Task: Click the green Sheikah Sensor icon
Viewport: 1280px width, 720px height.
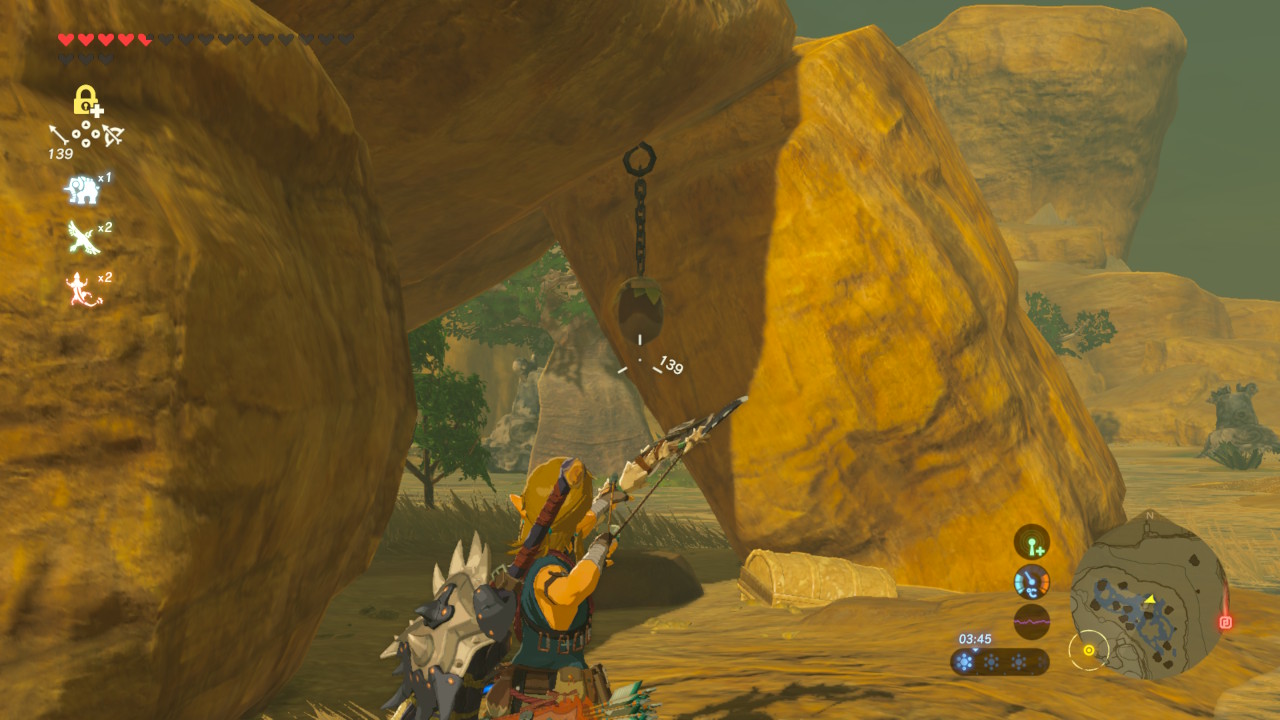Action: pos(1031,542)
